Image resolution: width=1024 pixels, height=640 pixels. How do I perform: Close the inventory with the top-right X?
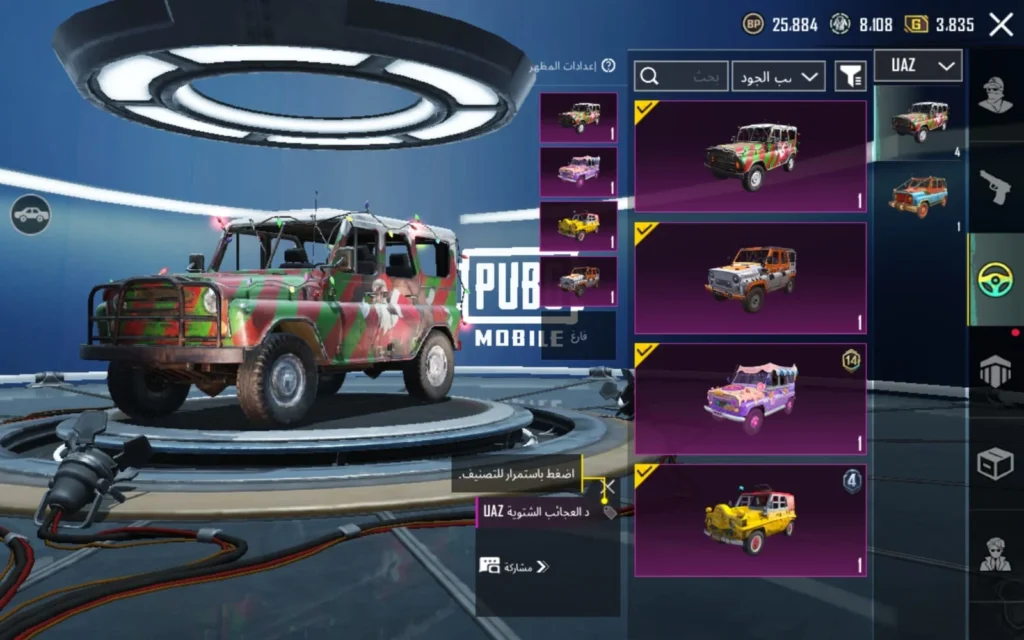click(1000, 25)
